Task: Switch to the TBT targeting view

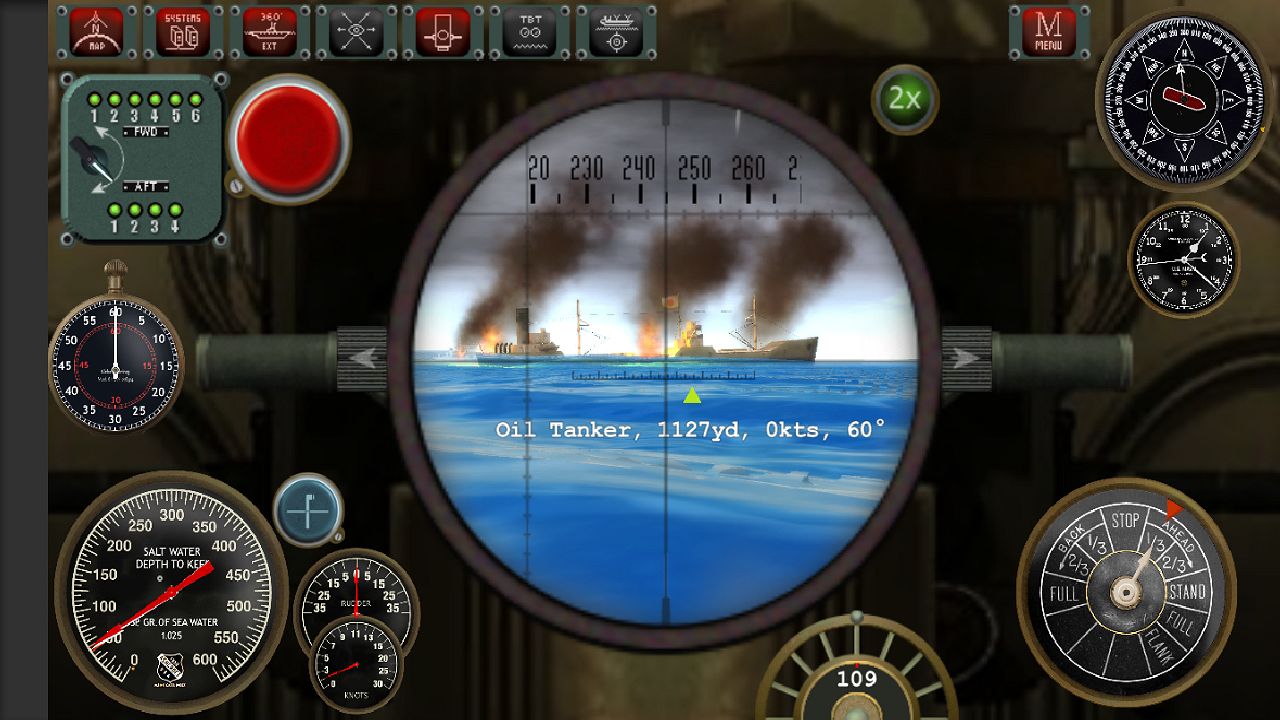Action: click(529, 30)
